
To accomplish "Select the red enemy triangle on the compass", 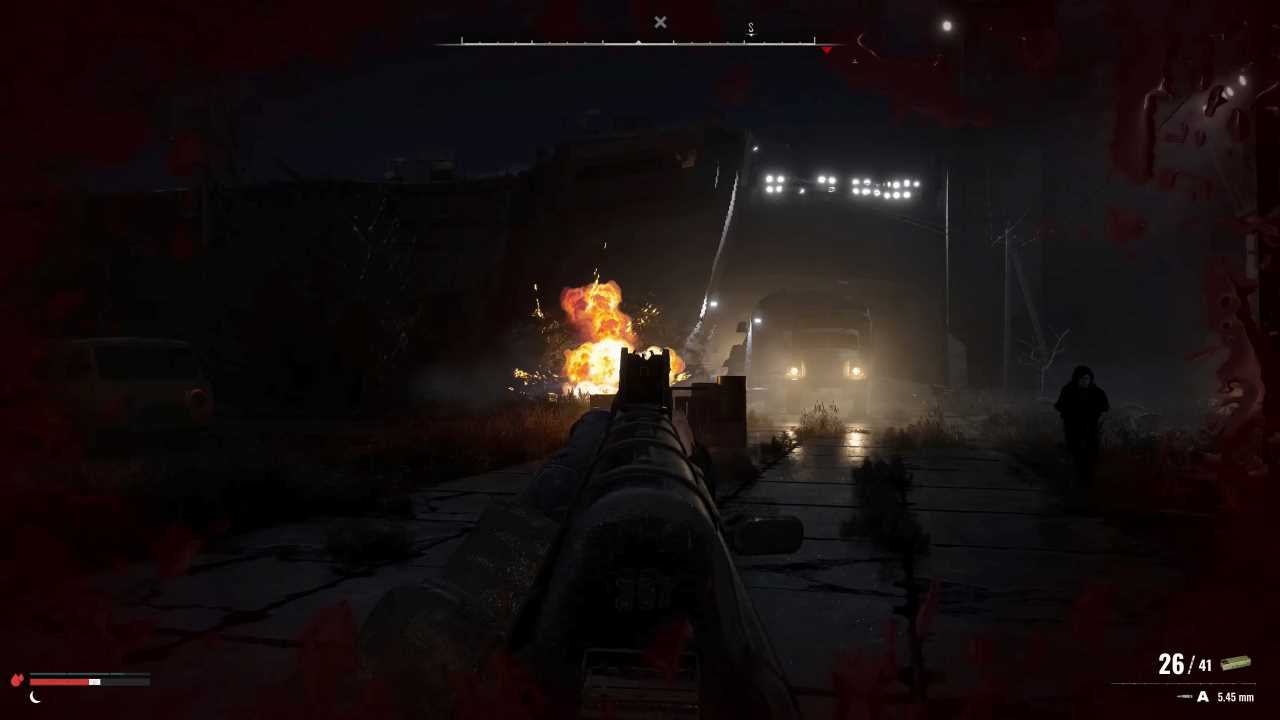I will click(x=826, y=49).
